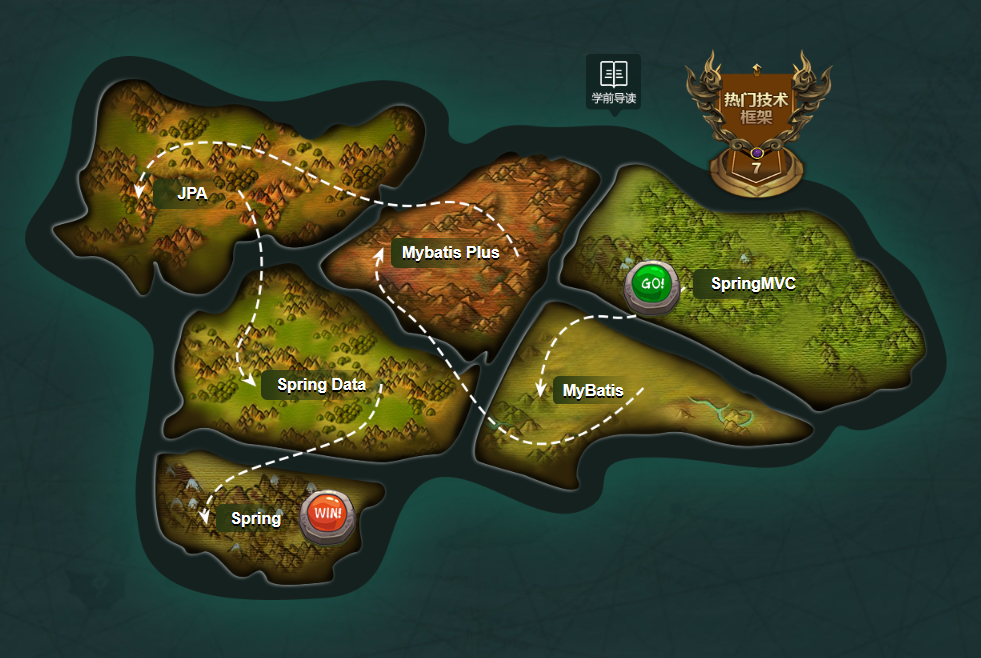The height and width of the screenshot is (658, 981).
Task: Choose the Mybatis Plus stage
Action: (x=450, y=253)
